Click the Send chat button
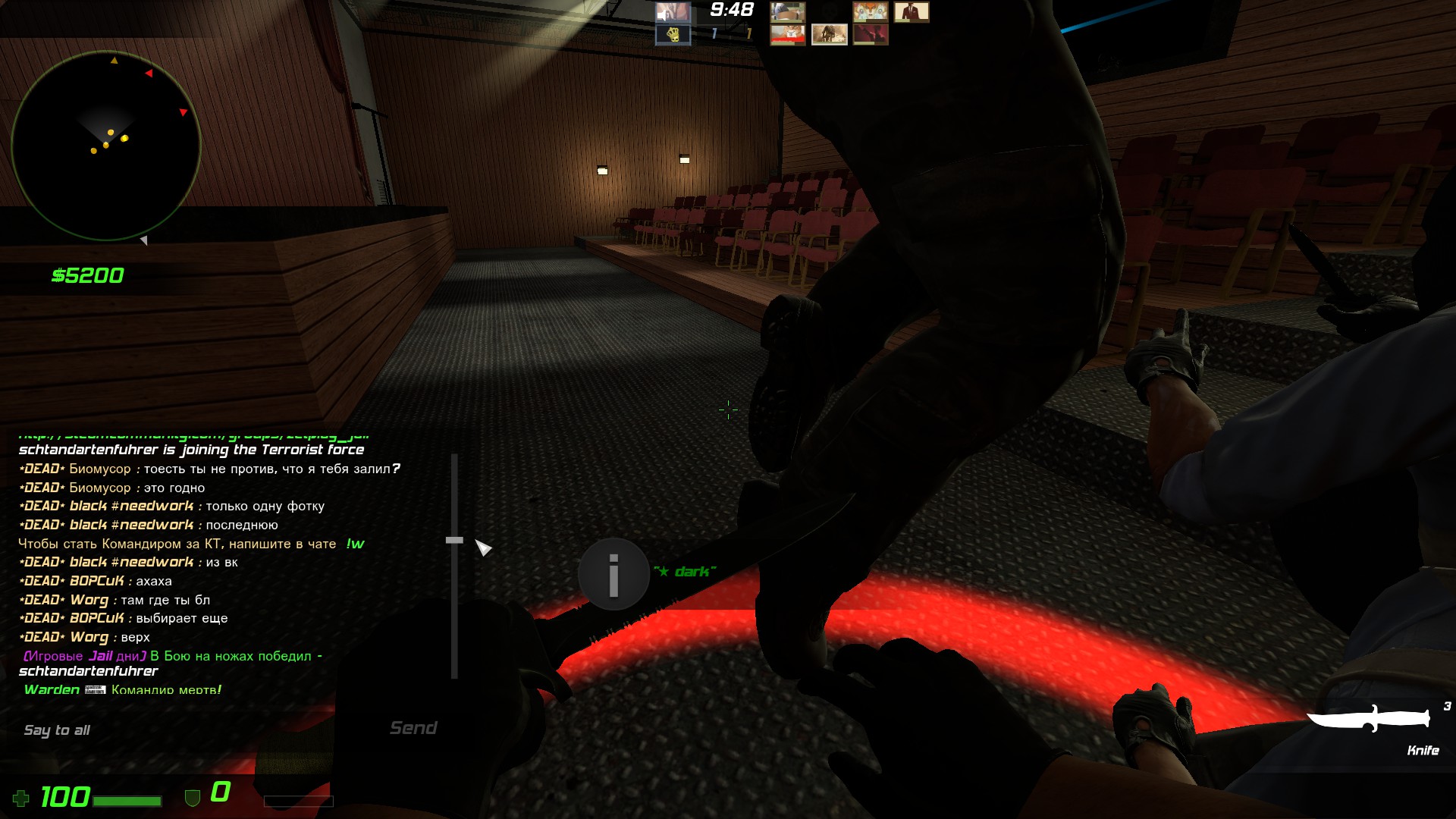 point(413,728)
